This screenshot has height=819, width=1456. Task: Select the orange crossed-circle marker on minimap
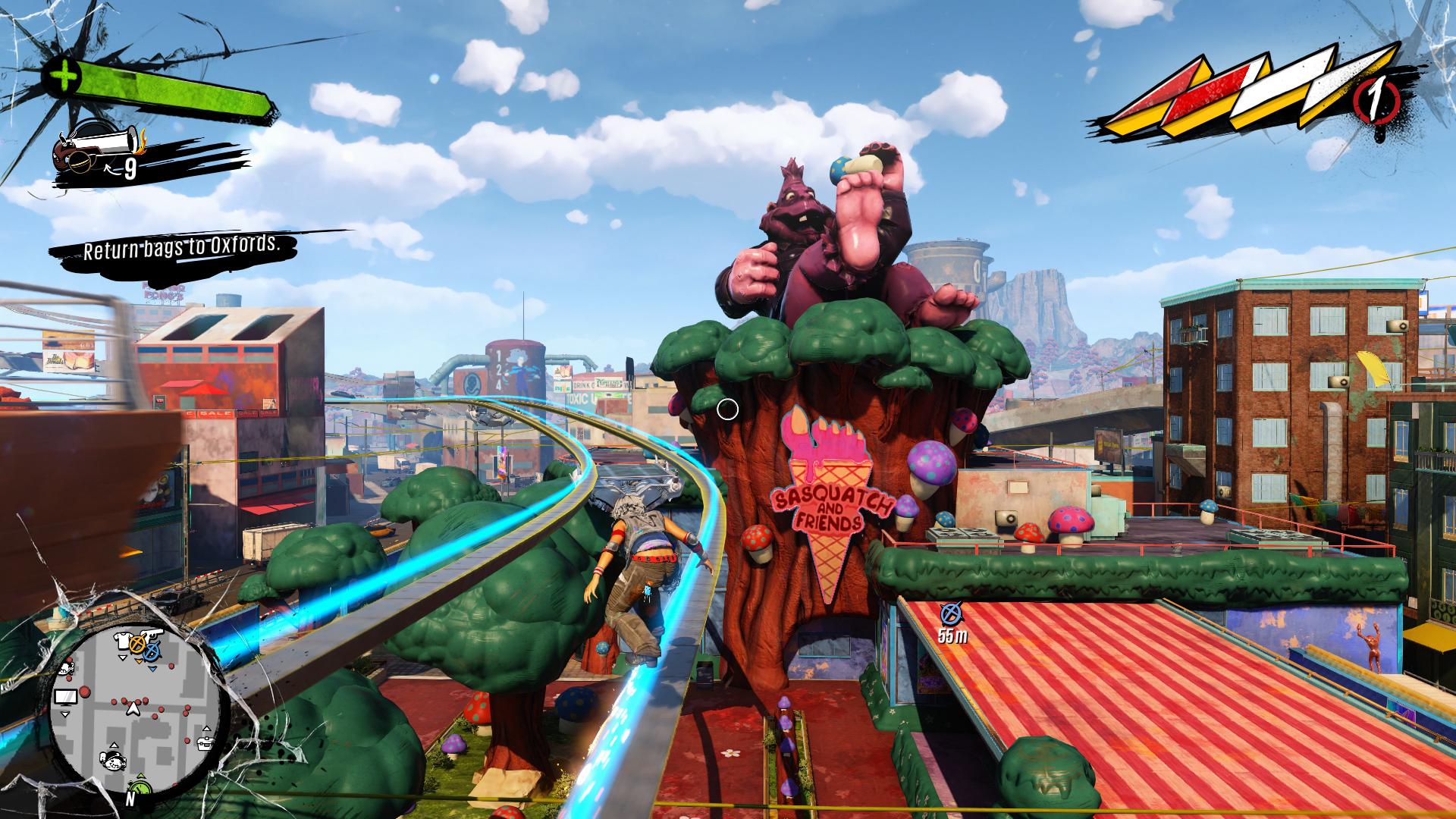click(138, 645)
